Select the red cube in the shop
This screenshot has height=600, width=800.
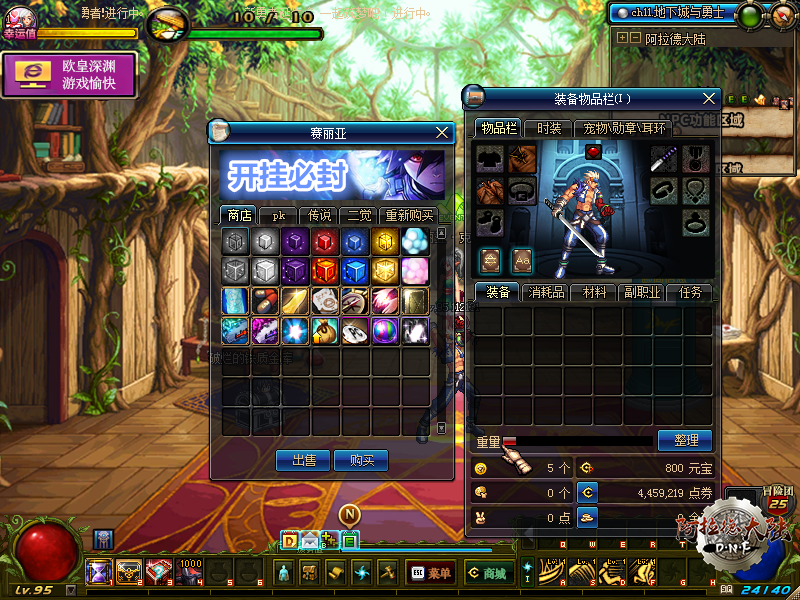[325, 241]
